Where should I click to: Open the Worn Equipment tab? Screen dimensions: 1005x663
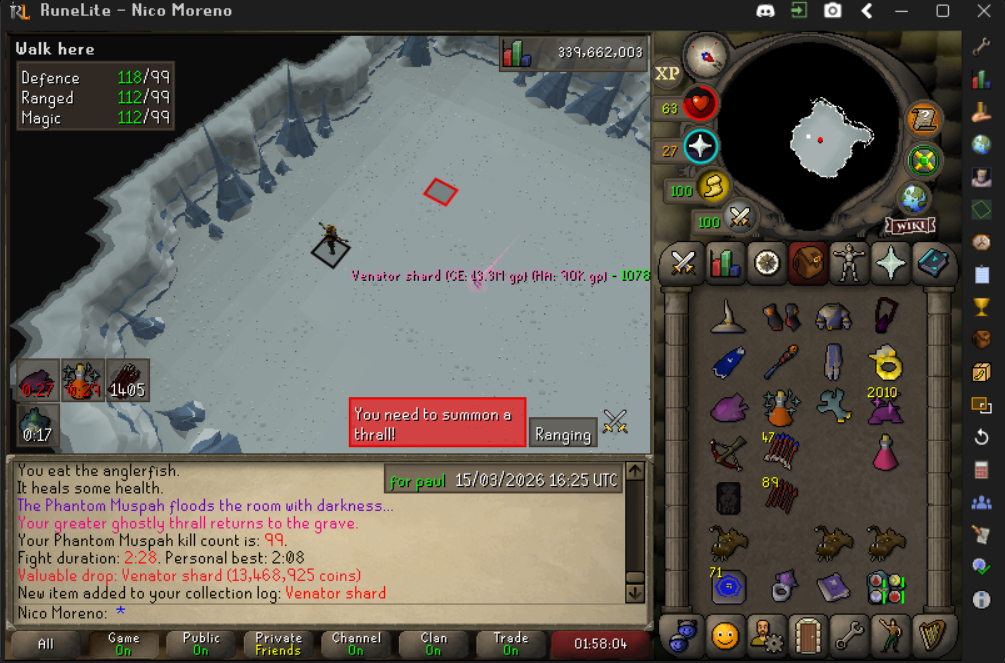(848, 263)
